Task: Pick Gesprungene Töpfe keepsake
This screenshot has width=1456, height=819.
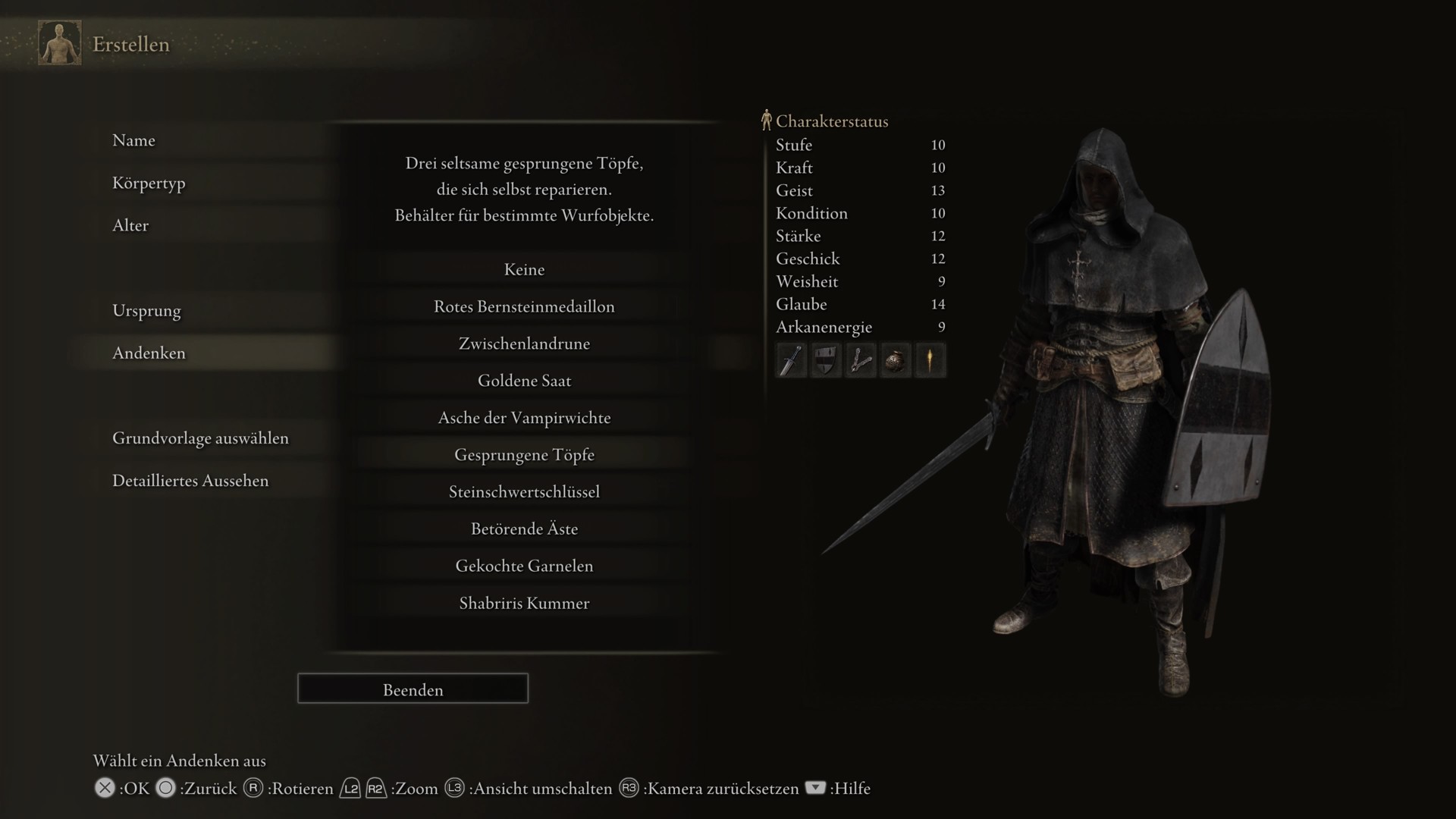Action: (524, 455)
